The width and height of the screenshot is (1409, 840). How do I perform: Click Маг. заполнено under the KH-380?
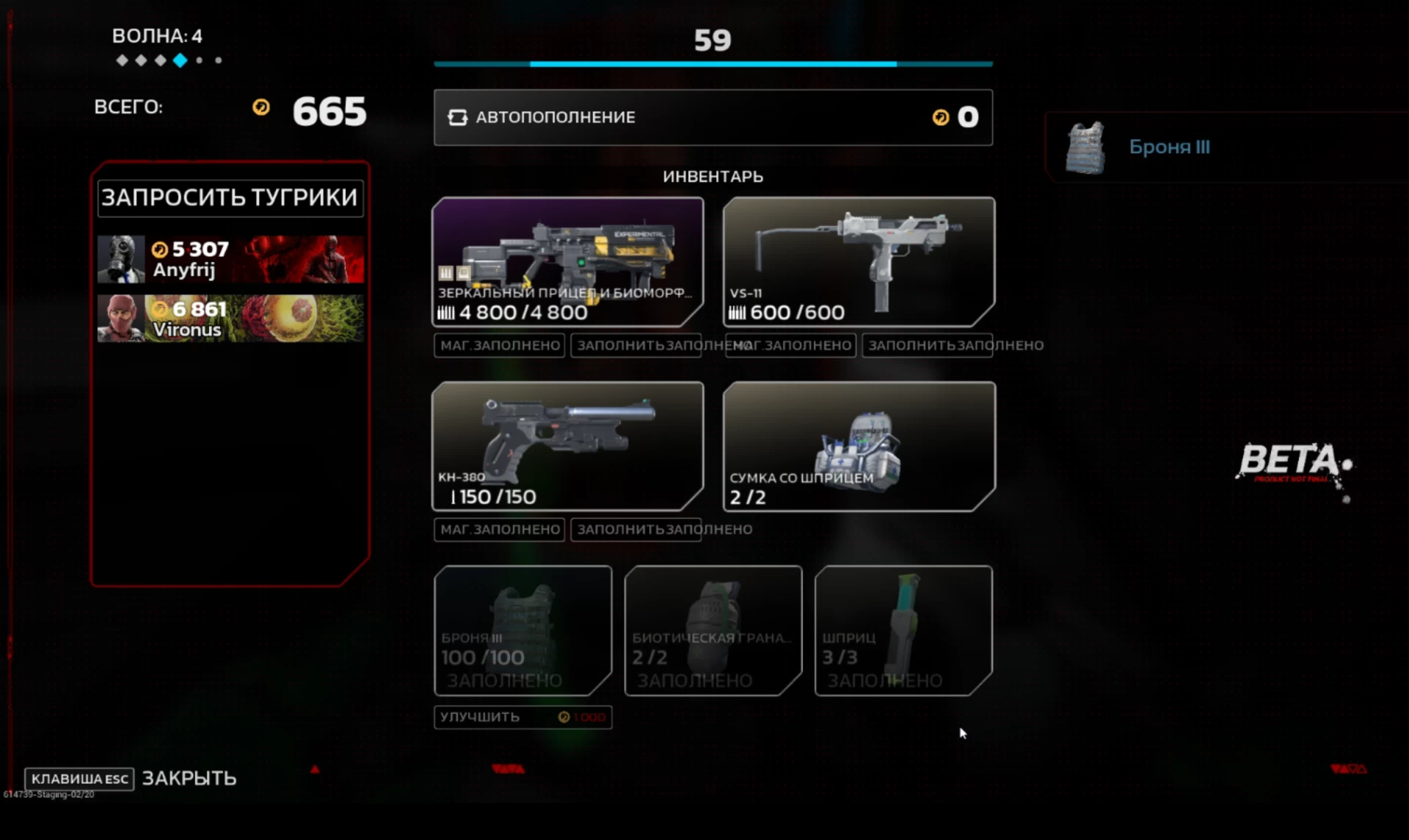click(x=499, y=530)
